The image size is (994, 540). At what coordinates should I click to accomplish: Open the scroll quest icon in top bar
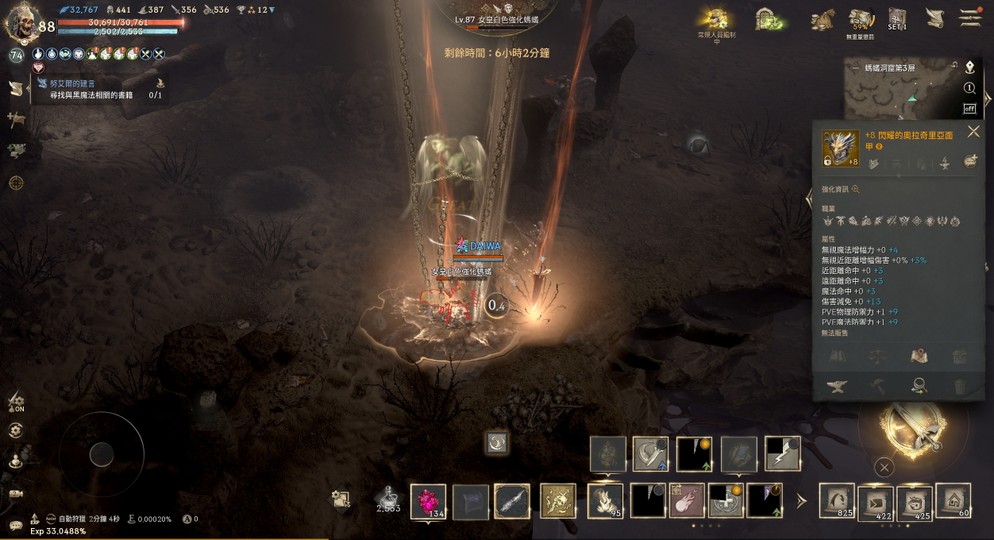[934, 18]
